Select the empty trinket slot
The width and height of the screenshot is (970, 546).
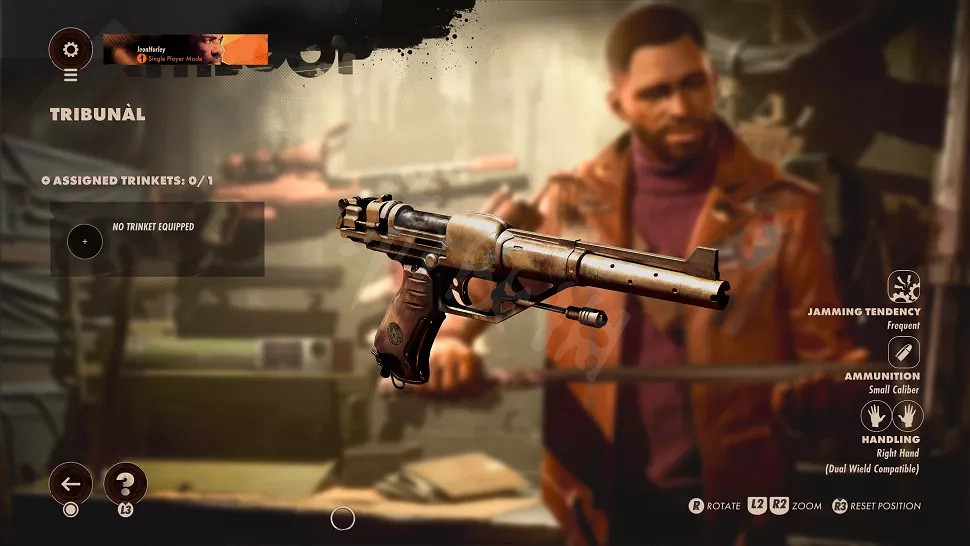click(x=85, y=241)
